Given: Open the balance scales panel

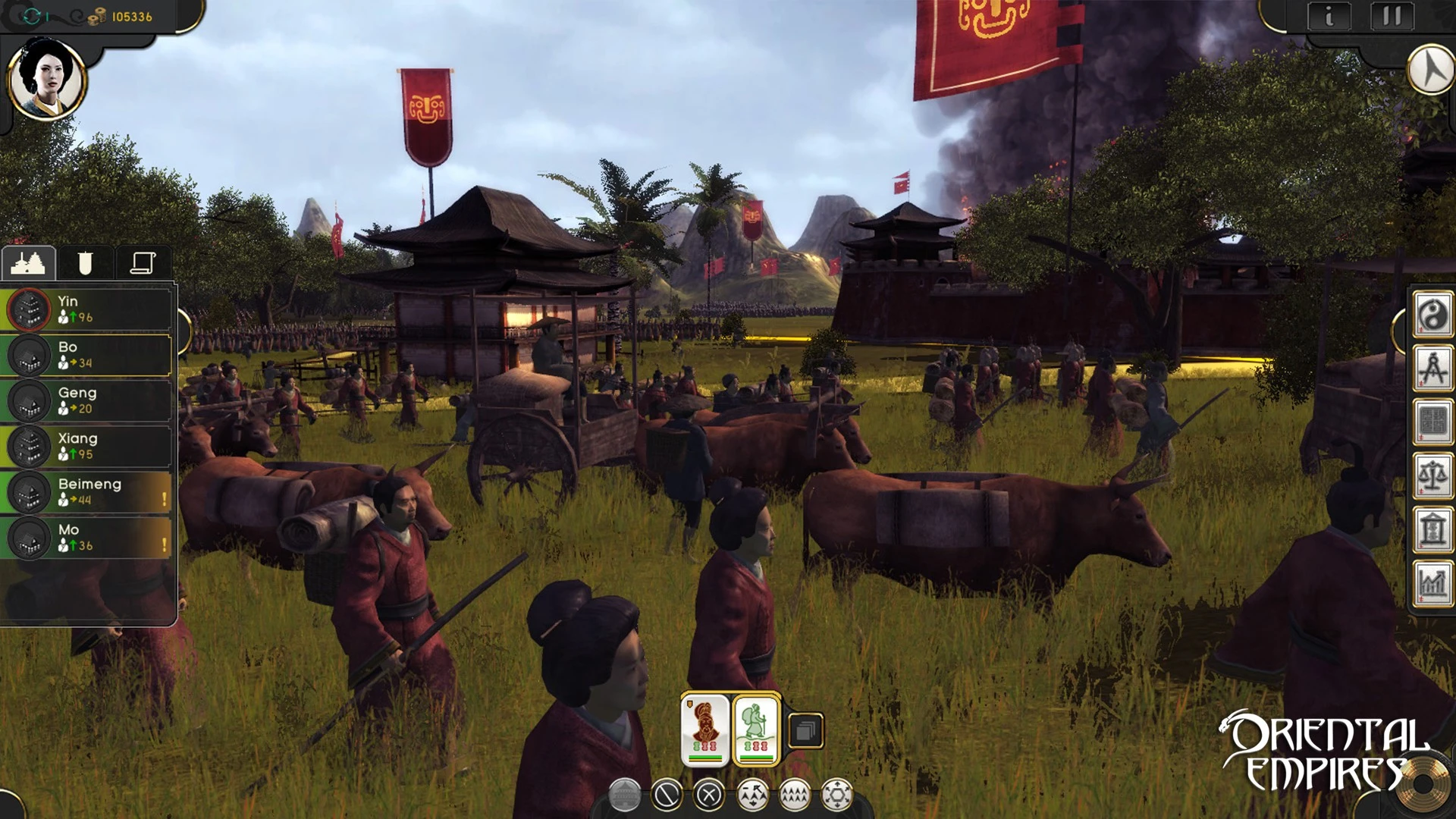Looking at the screenshot, I should (x=1432, y=476).
